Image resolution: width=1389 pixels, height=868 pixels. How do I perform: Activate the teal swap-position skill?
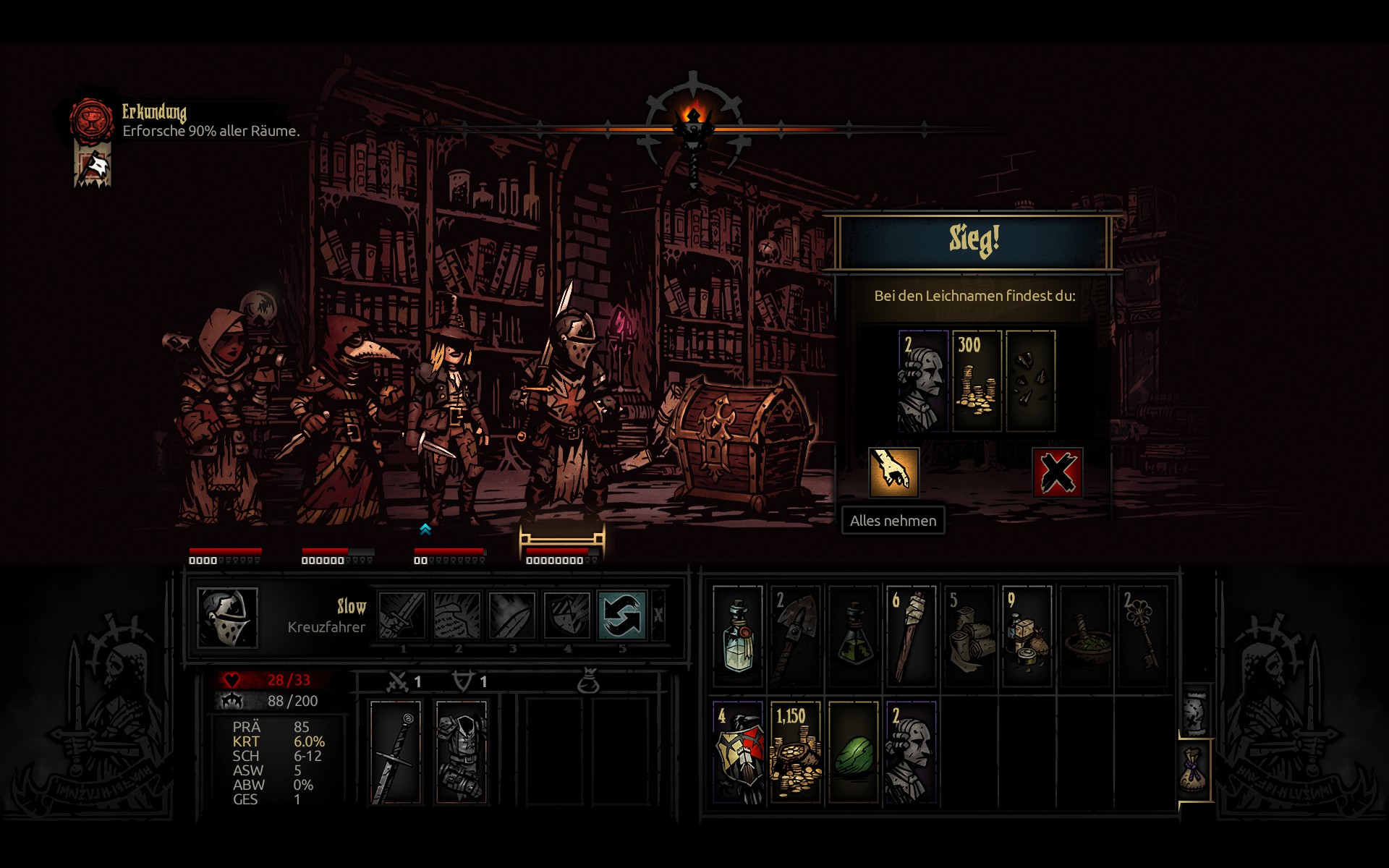621,616
